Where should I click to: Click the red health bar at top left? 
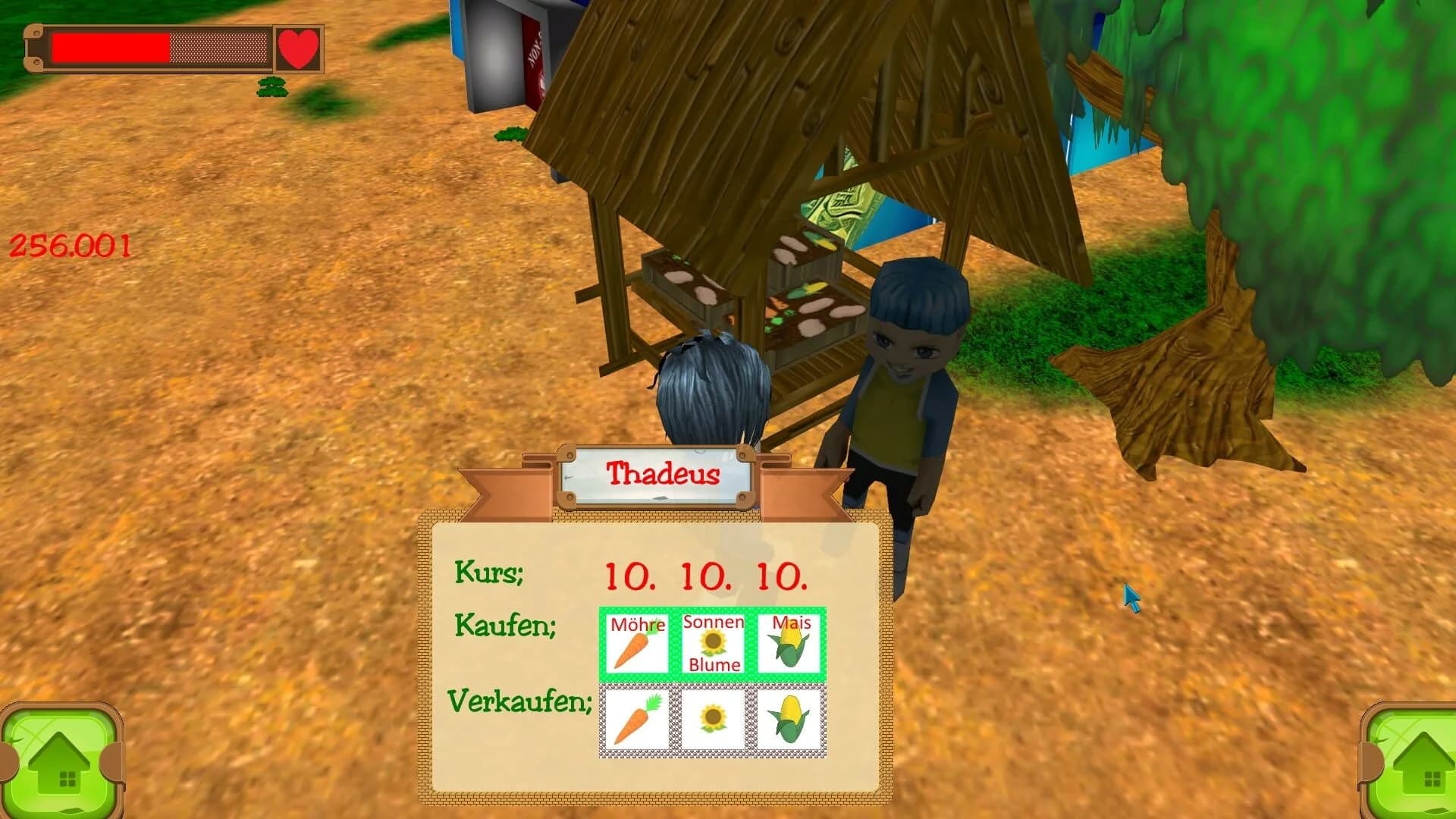110,47
